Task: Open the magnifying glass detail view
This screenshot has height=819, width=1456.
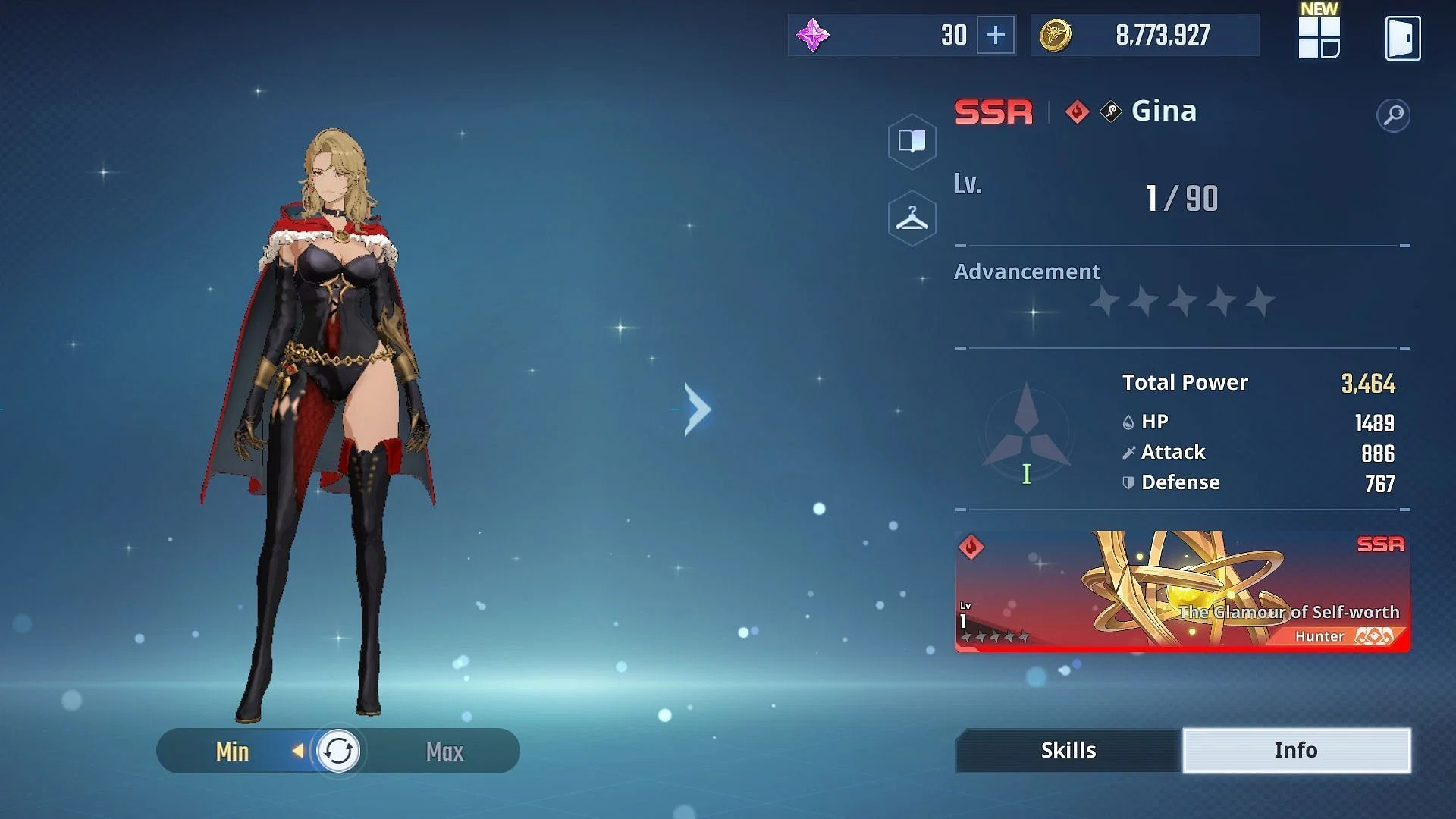Action: coord(1393,115)
